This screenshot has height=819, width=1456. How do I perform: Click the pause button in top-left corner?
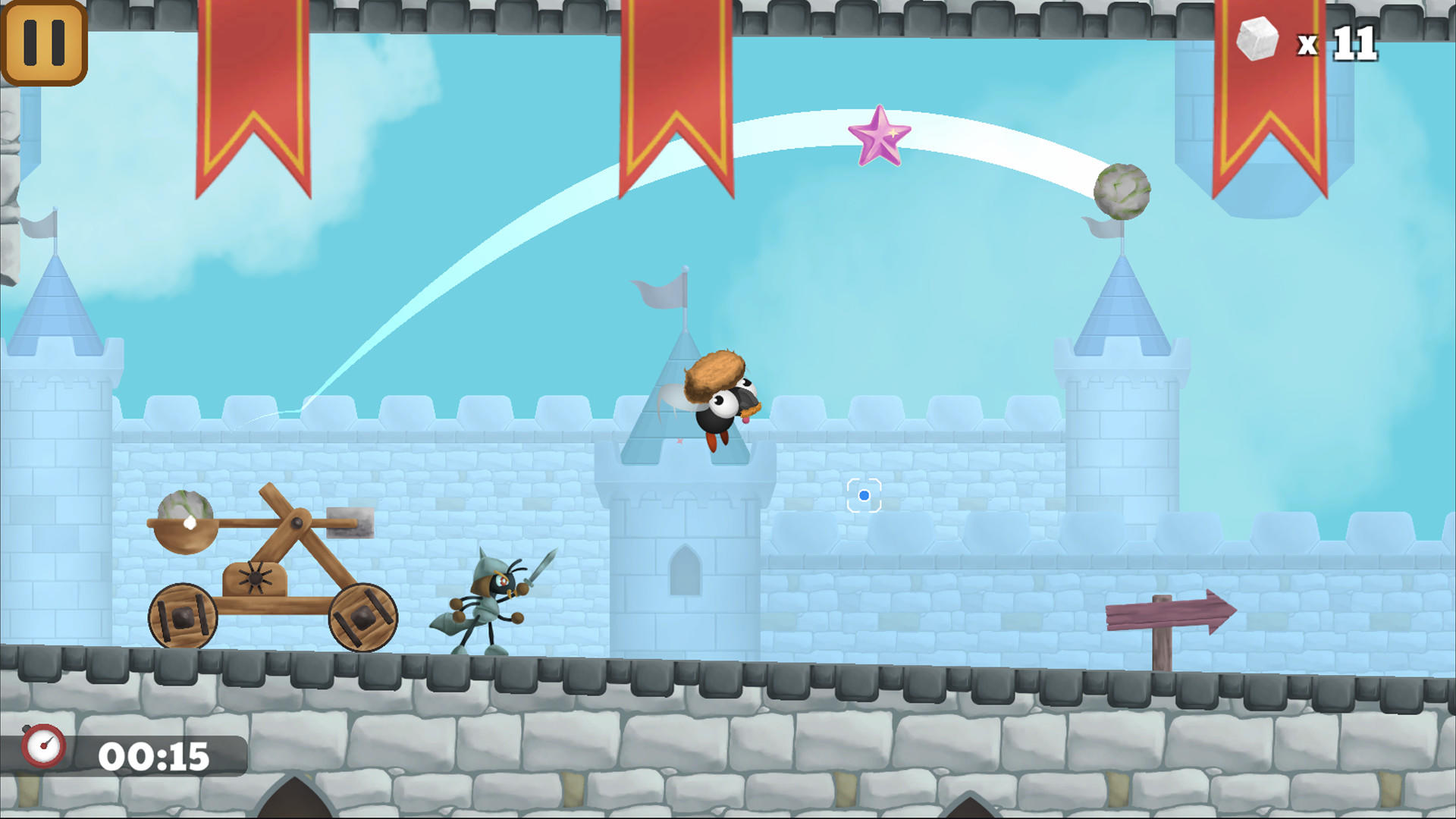pyautogui.click(x=43, y=43)
